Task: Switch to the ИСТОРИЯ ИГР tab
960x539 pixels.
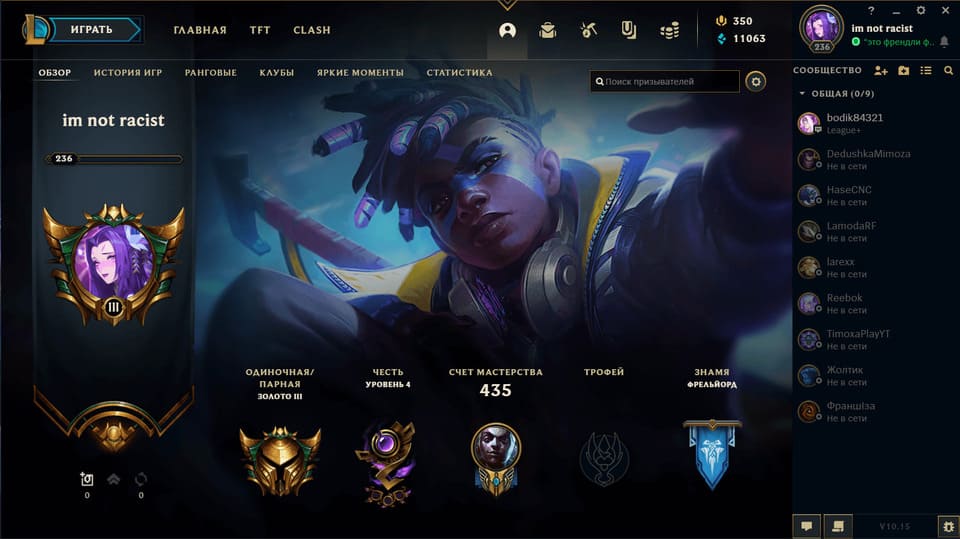Action: 130,73
